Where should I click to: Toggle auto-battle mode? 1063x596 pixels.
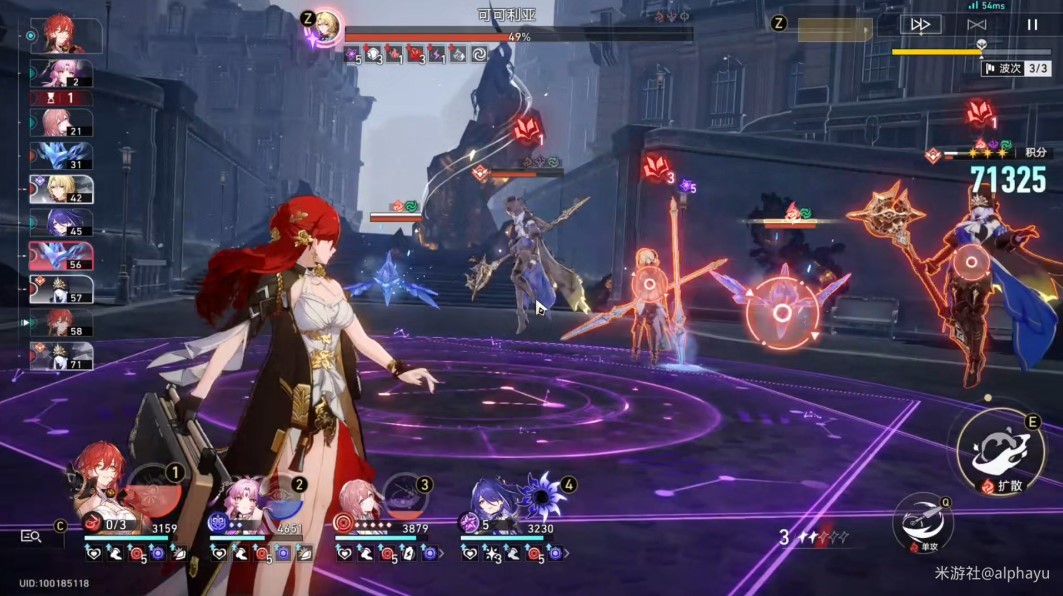(x=976, y=24)
